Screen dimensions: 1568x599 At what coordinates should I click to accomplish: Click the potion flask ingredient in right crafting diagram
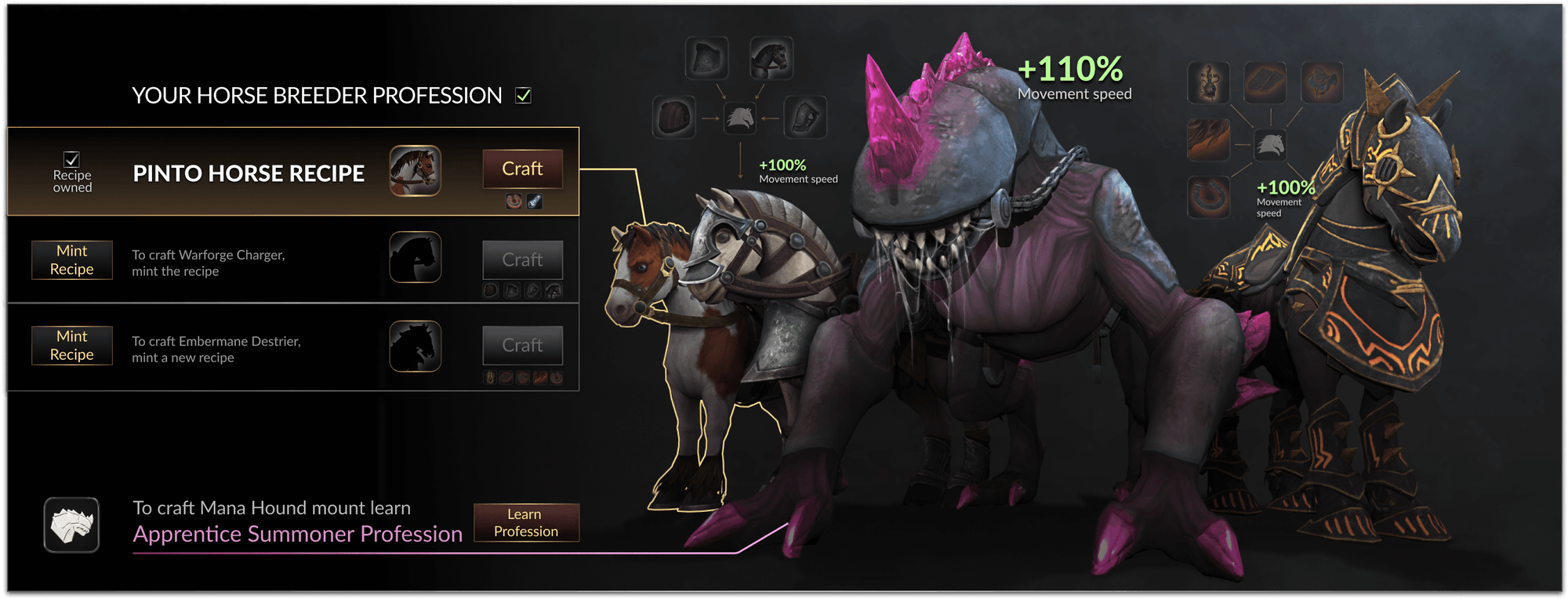[x=1207, y=82]
